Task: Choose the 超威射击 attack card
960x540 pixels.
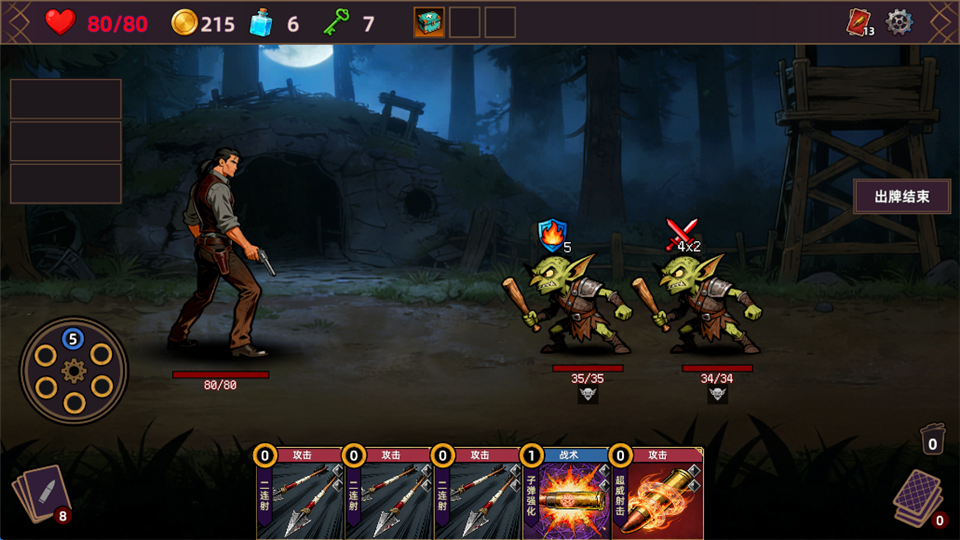Action: point(657,494)
